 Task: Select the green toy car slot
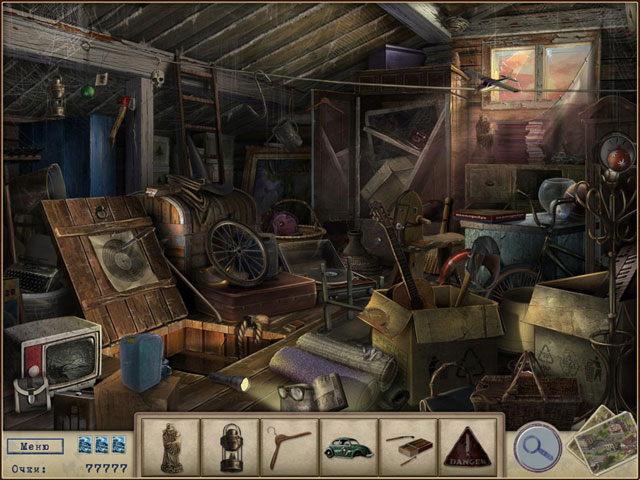click(x=347, y=446)
